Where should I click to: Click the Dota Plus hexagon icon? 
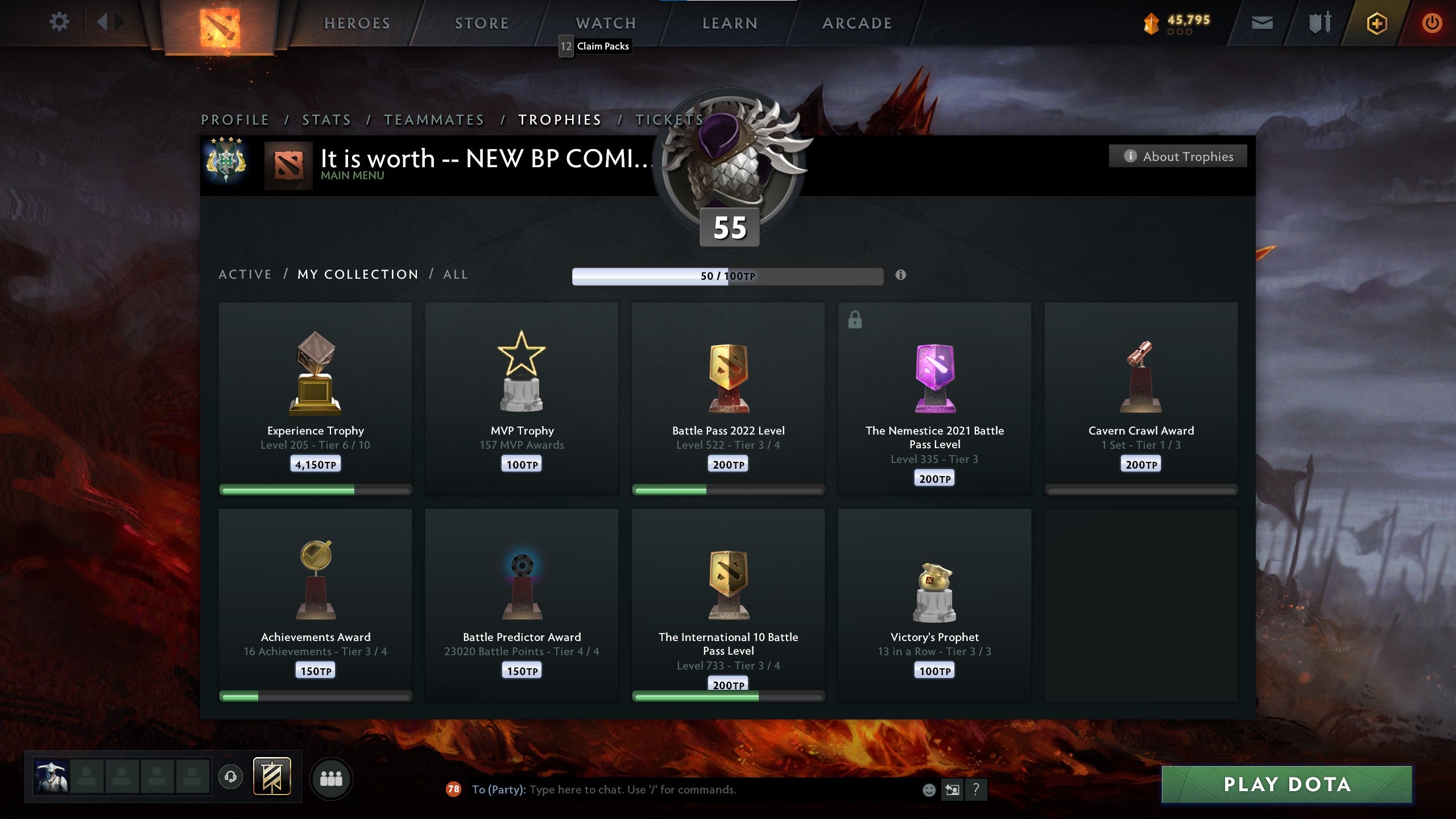(x=1376, y=23)
